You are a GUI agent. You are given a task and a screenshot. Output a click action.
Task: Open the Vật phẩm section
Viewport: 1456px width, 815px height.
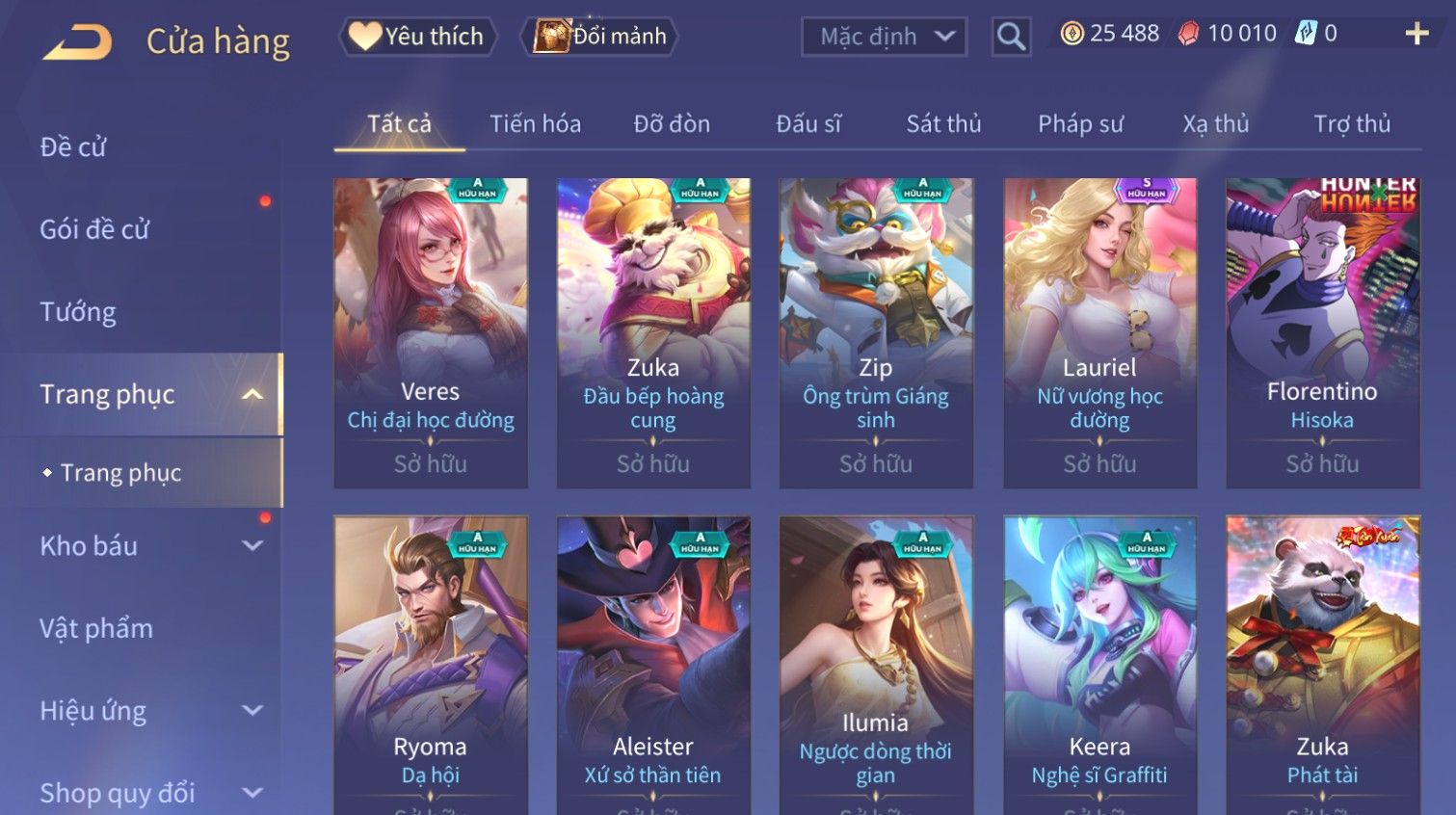coord(96,629)
